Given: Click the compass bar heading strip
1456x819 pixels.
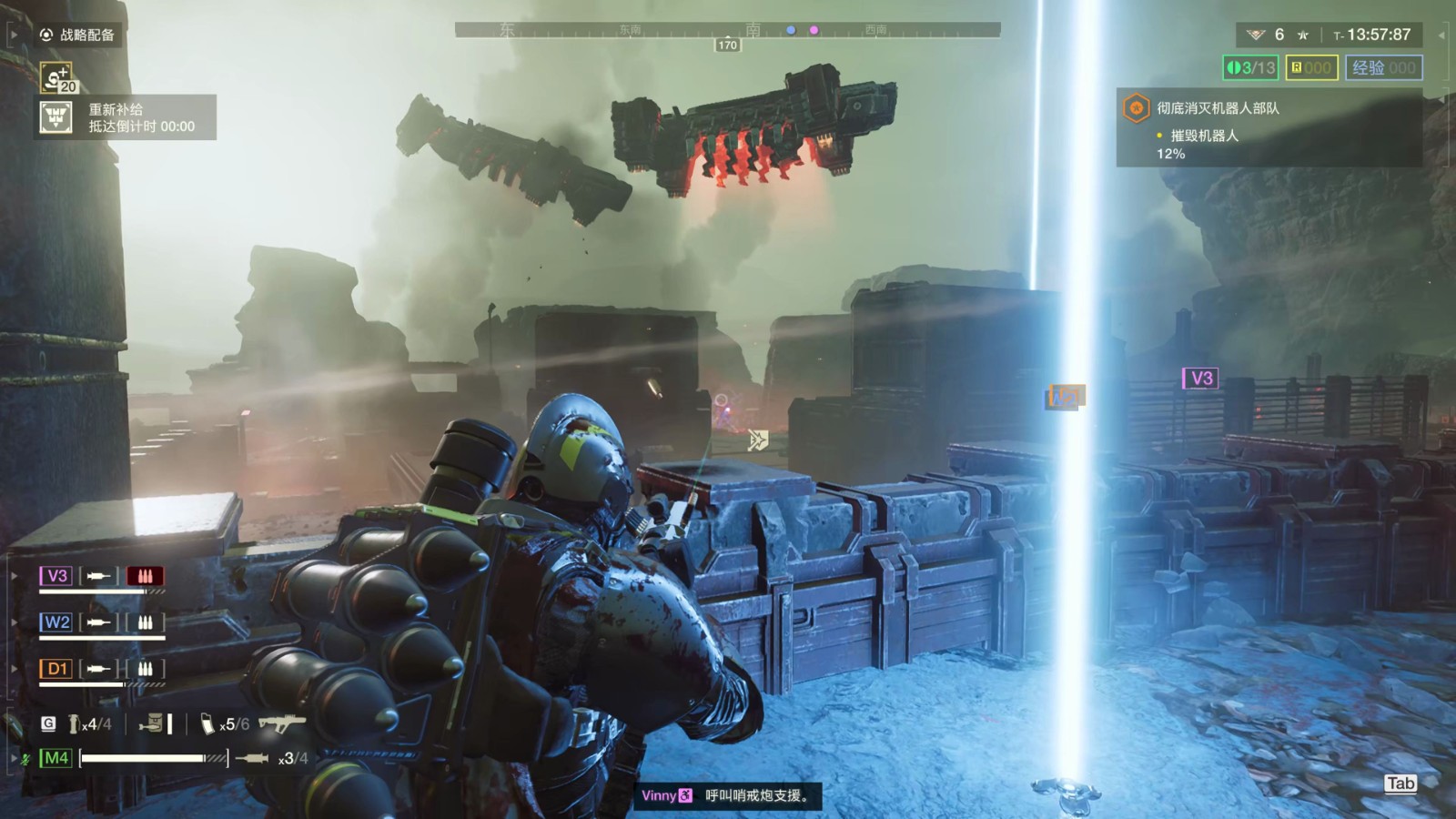Looking at the screenshot, I should point(727,30).
